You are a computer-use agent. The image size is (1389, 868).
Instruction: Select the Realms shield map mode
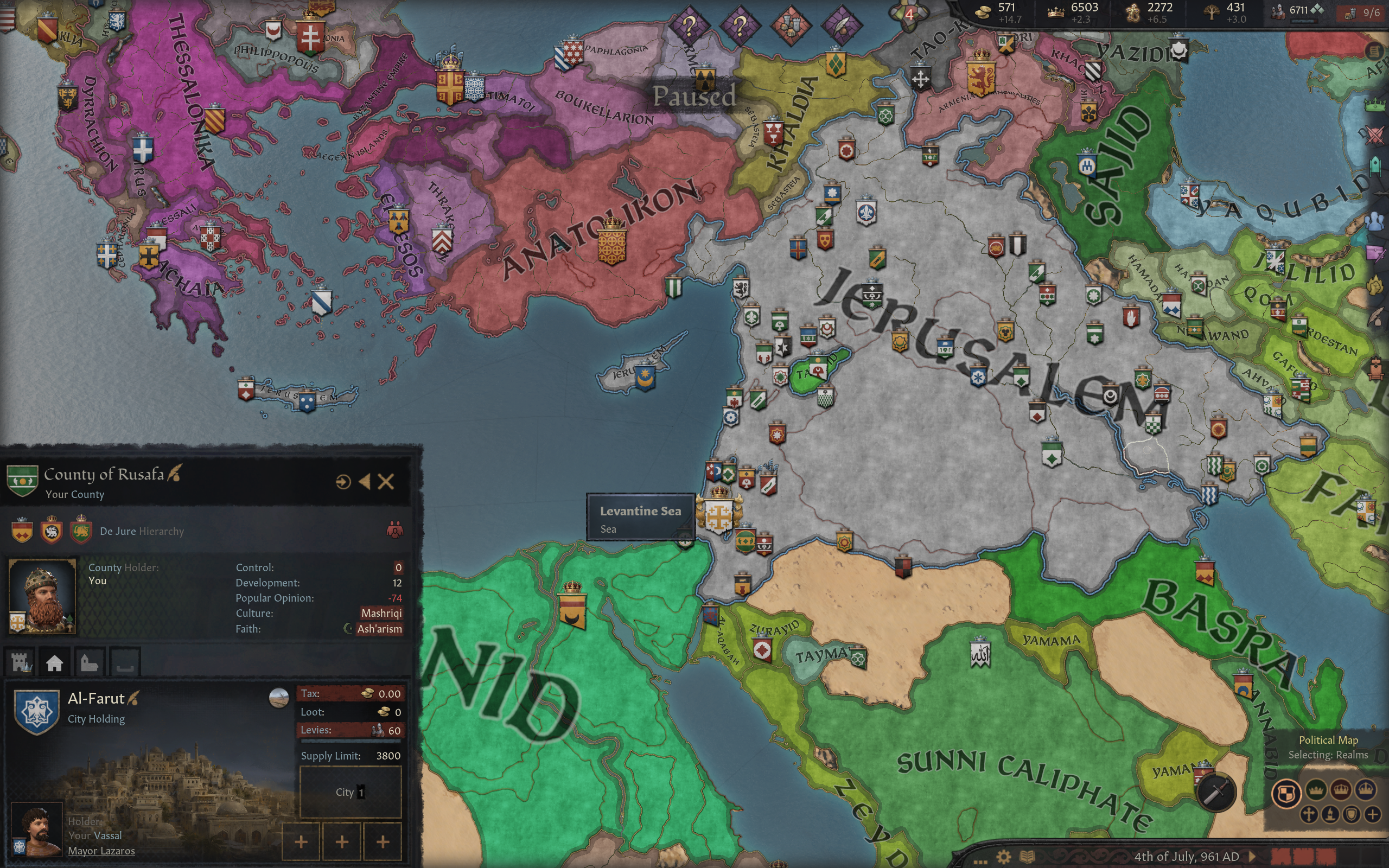(x=1286, y=794)
